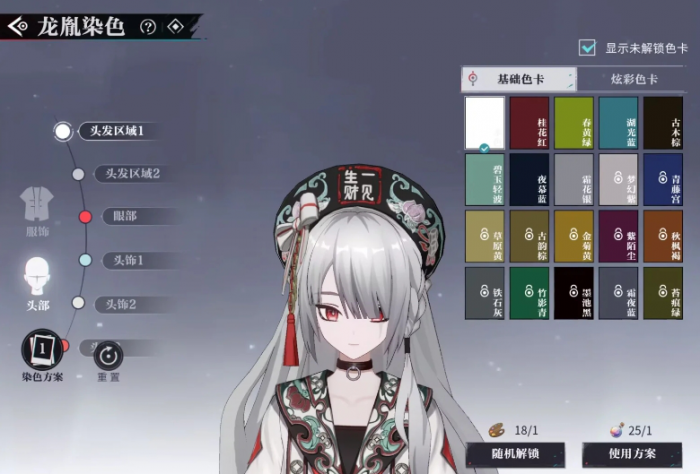
Task: Choose the 桂花红 color swatch
Action: [x=530, y=122]
